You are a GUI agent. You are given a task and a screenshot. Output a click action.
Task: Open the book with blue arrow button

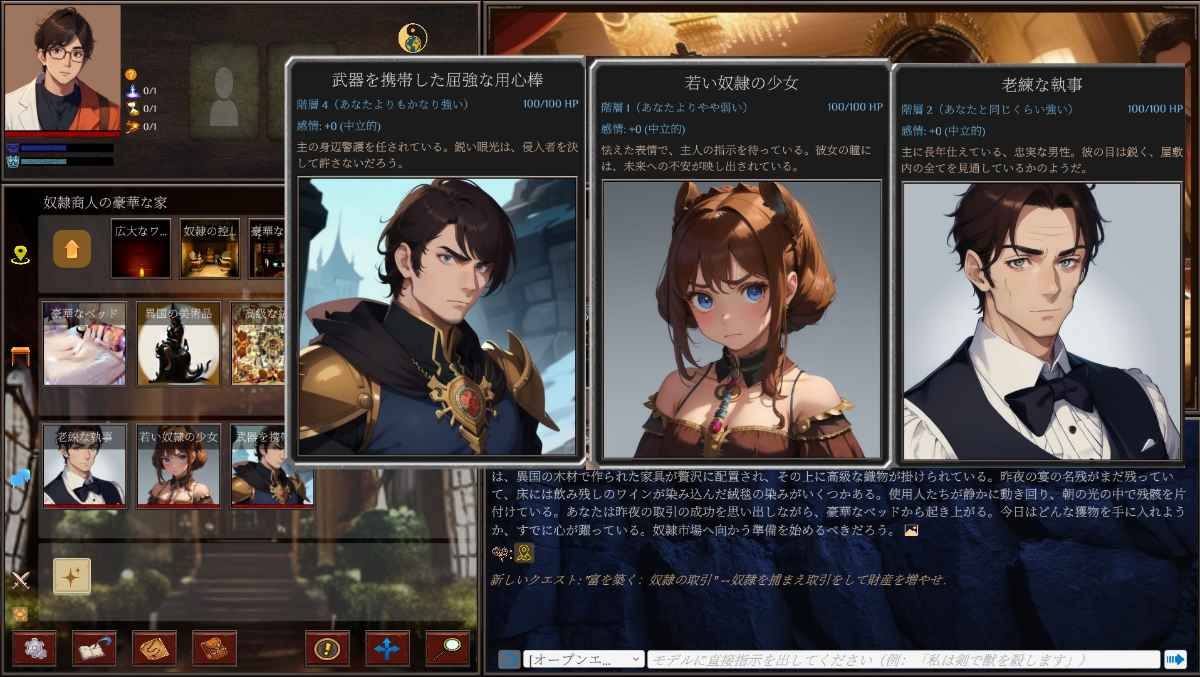[94, 648]
